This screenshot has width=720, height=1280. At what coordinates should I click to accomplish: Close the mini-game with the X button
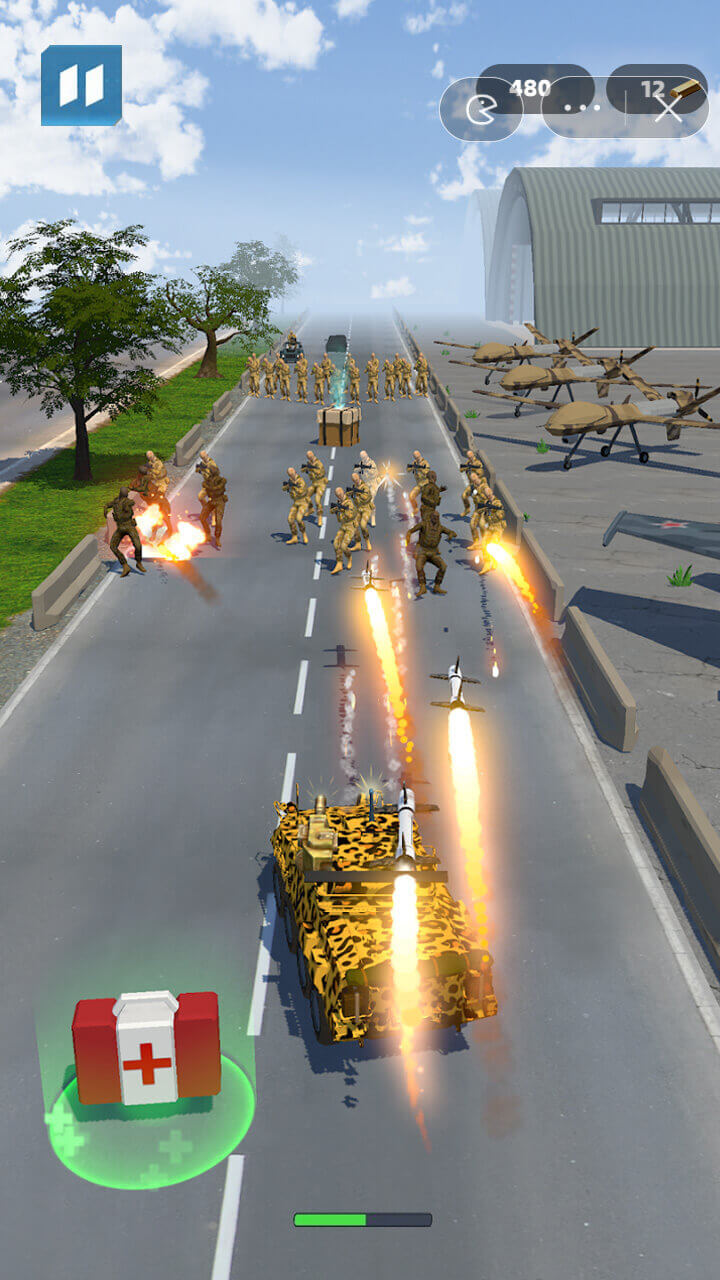tap(668, 108)
